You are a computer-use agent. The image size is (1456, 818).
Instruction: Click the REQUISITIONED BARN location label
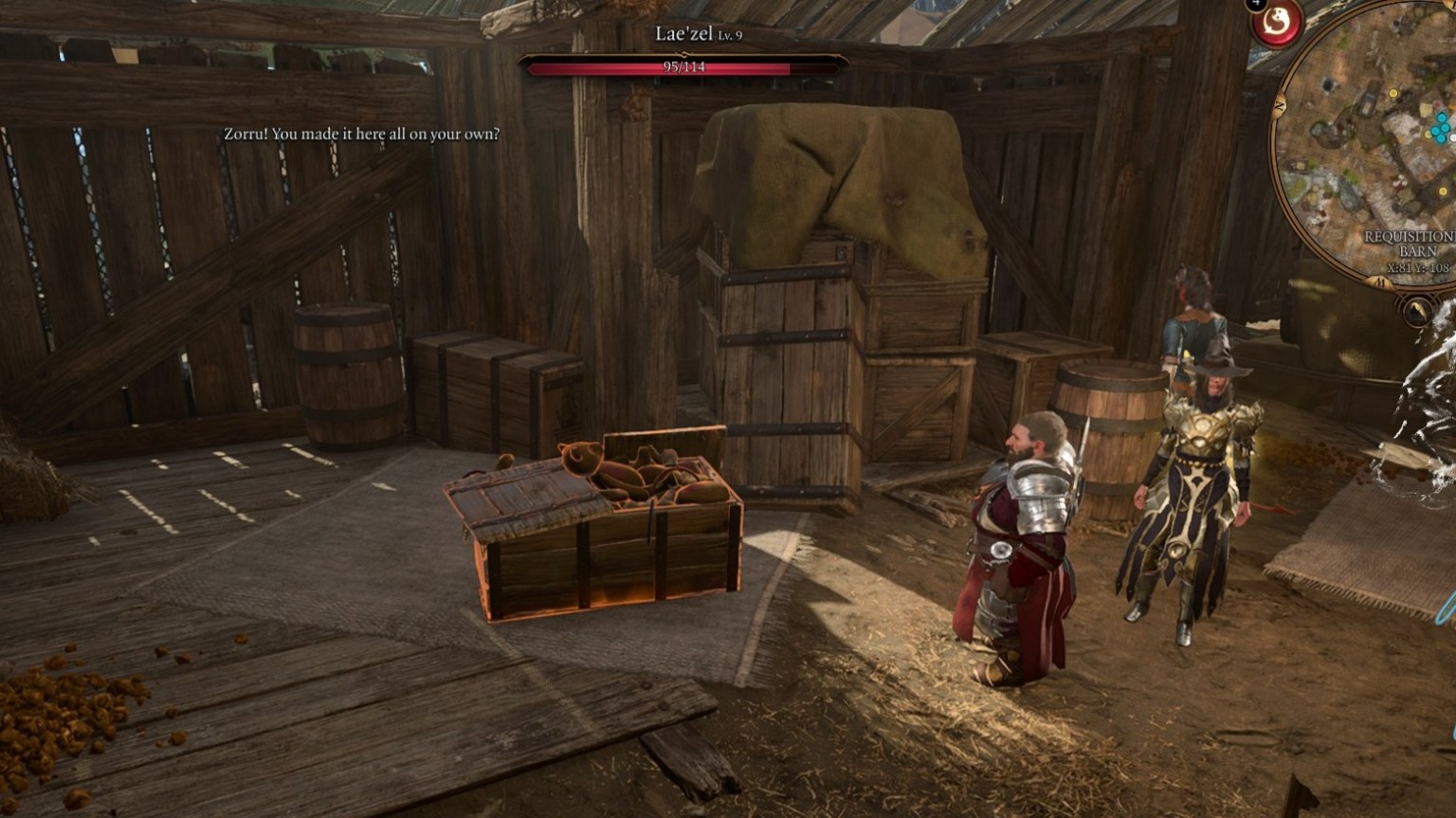pos(1406,242)
